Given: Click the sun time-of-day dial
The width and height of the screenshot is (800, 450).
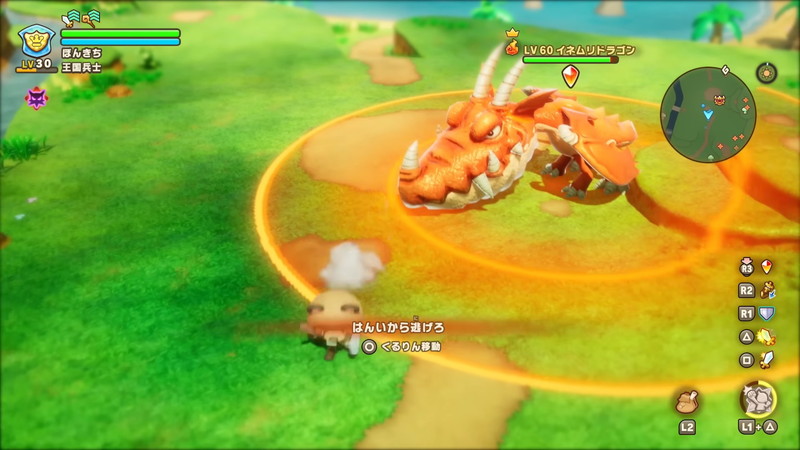Looking at the screenshot, I should pos(766,73).
